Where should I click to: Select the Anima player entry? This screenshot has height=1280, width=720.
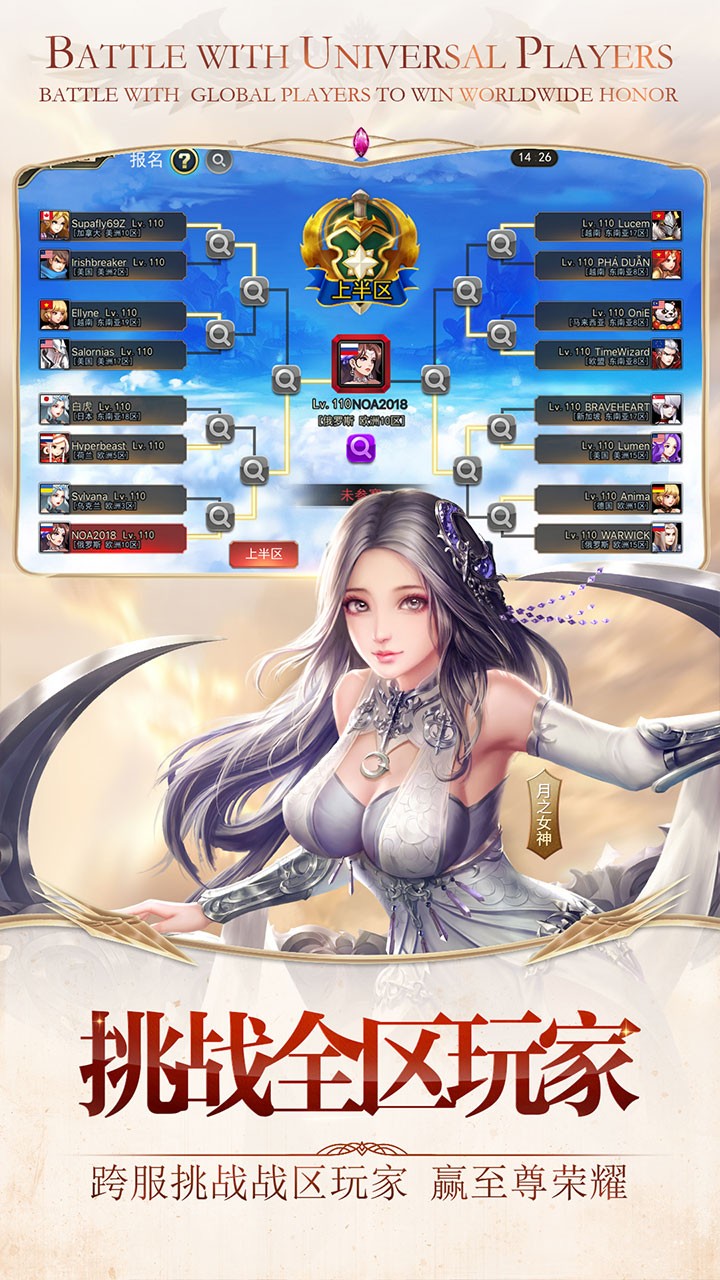(x=607, y=499)
